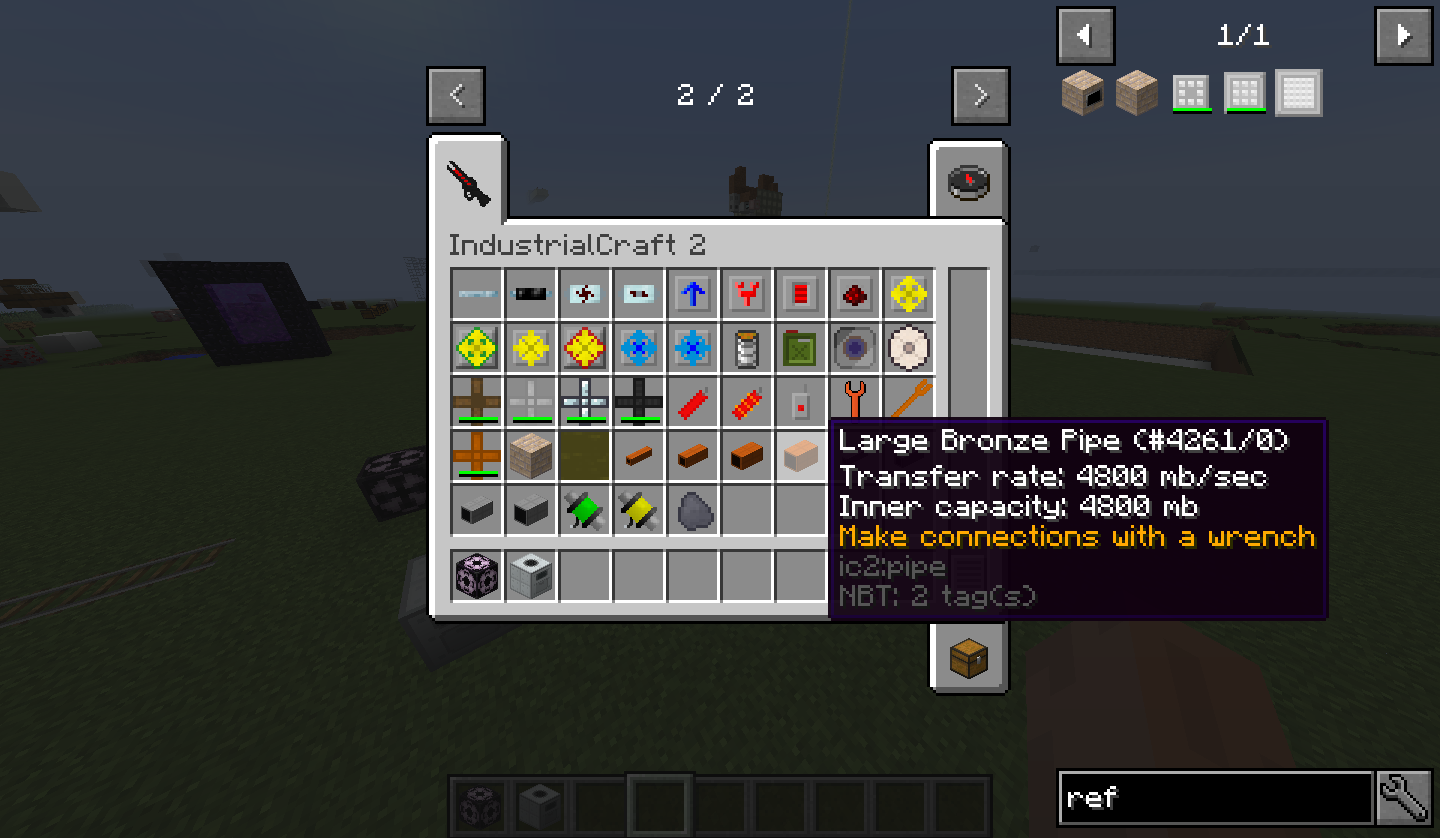Grab the blue arrow upgrade item

click(x=693, y=294)
